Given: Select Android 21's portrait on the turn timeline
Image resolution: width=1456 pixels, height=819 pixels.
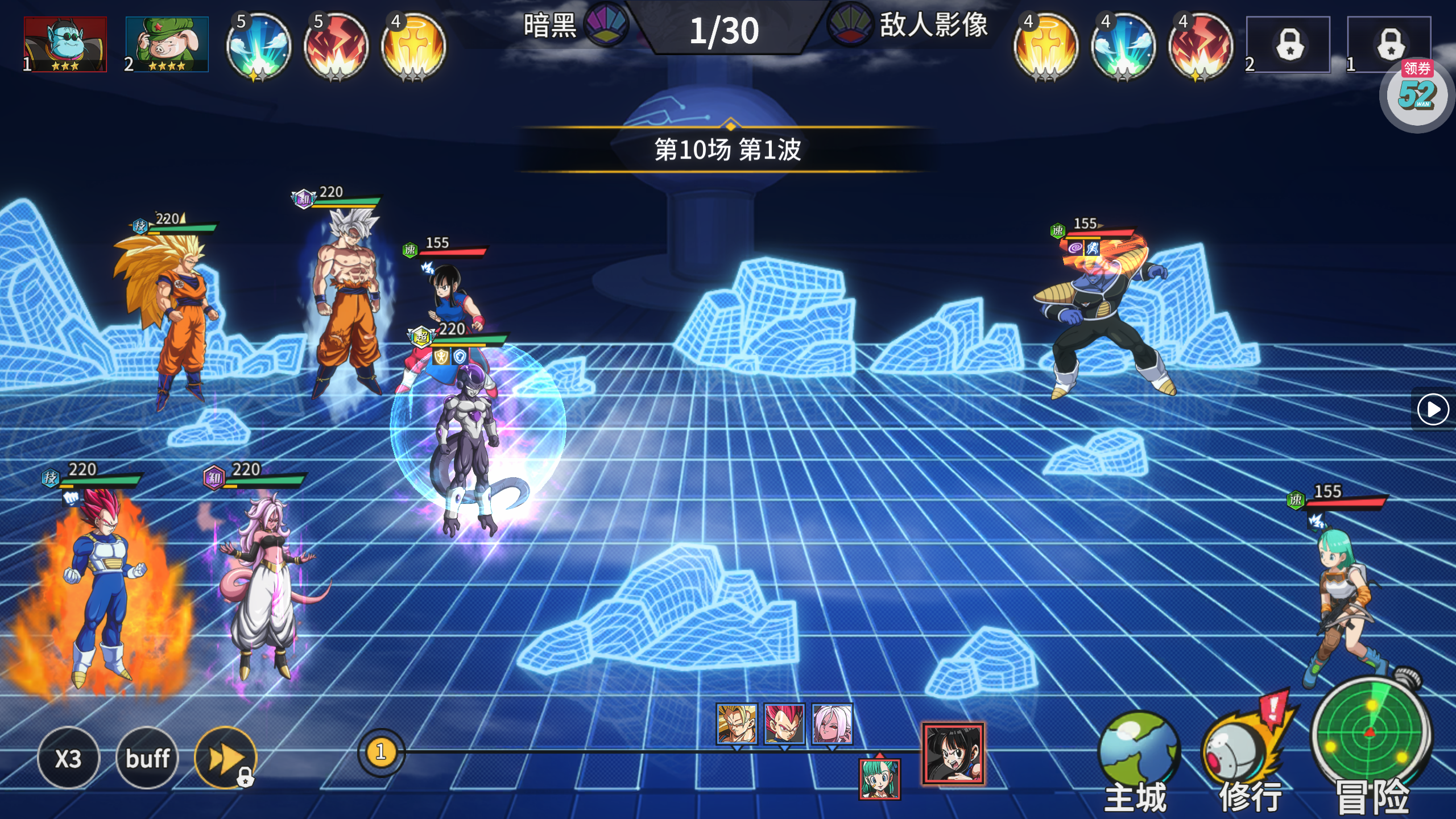Looking at the screenshot, I should tap(832, 723).
